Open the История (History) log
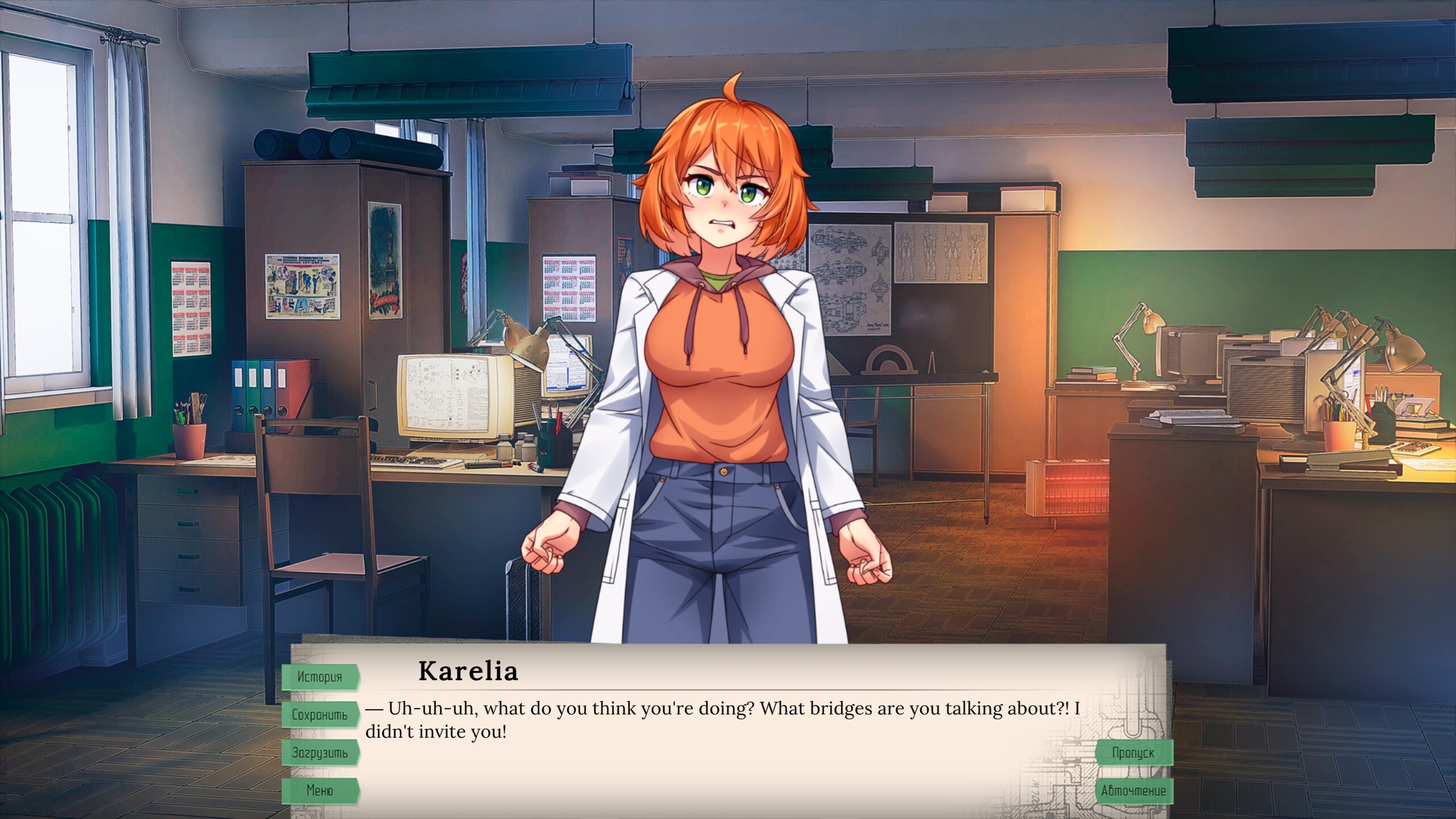1456x819 pixels. click(x=320, y=677)
